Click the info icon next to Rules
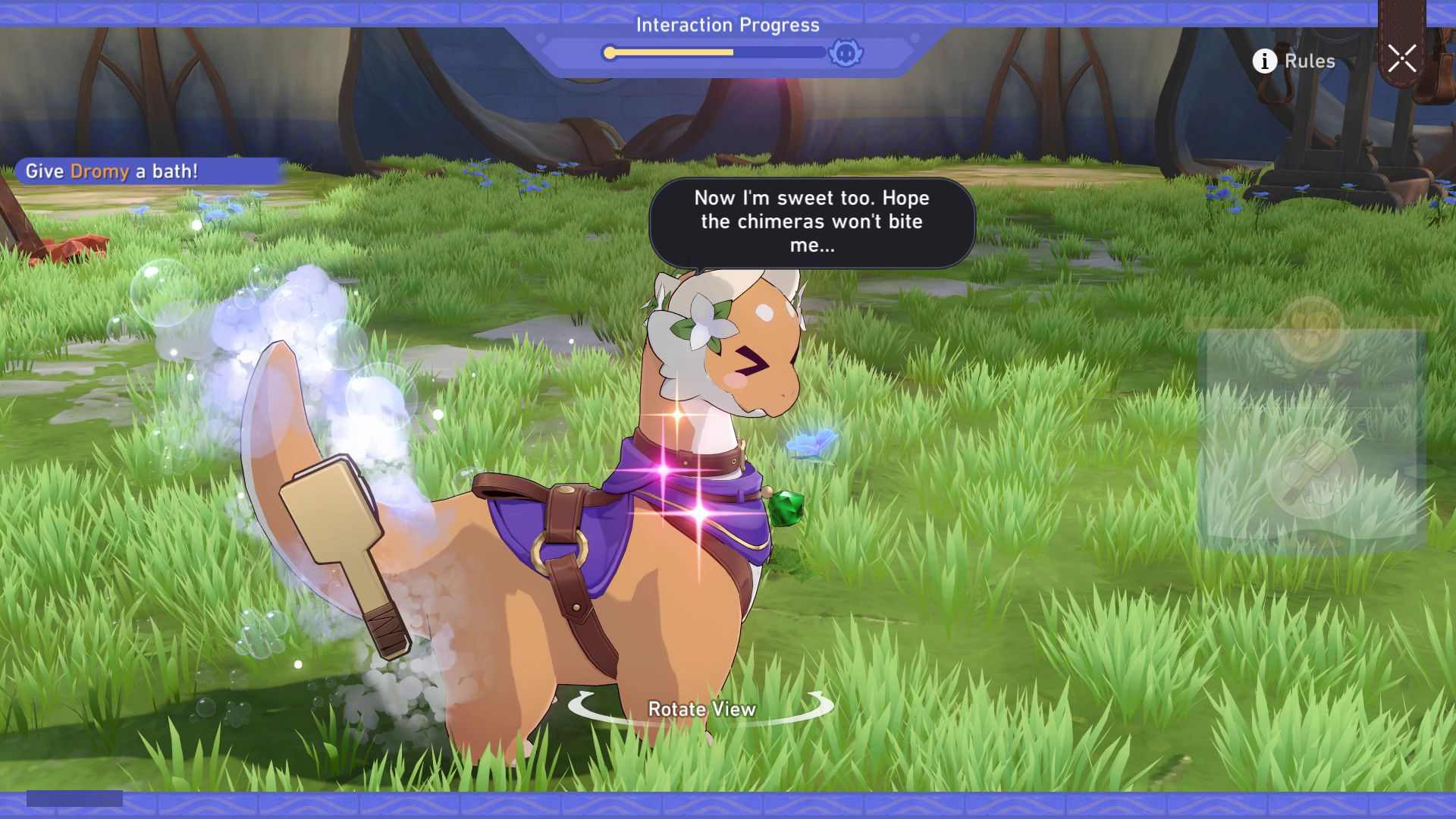Viewport: 1456px width, 819px height. 1263,61
